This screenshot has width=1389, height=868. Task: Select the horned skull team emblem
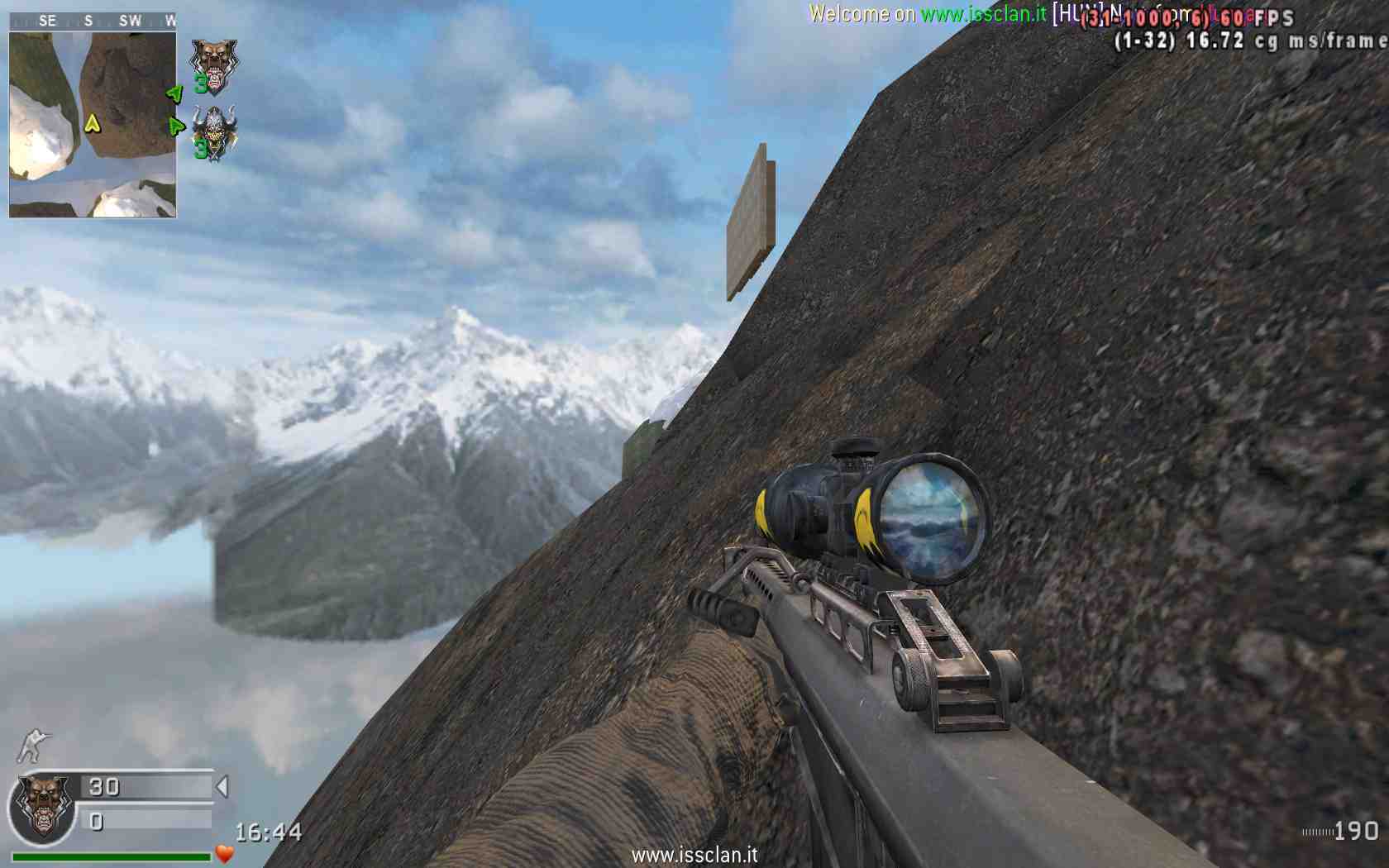click(214, 132)
